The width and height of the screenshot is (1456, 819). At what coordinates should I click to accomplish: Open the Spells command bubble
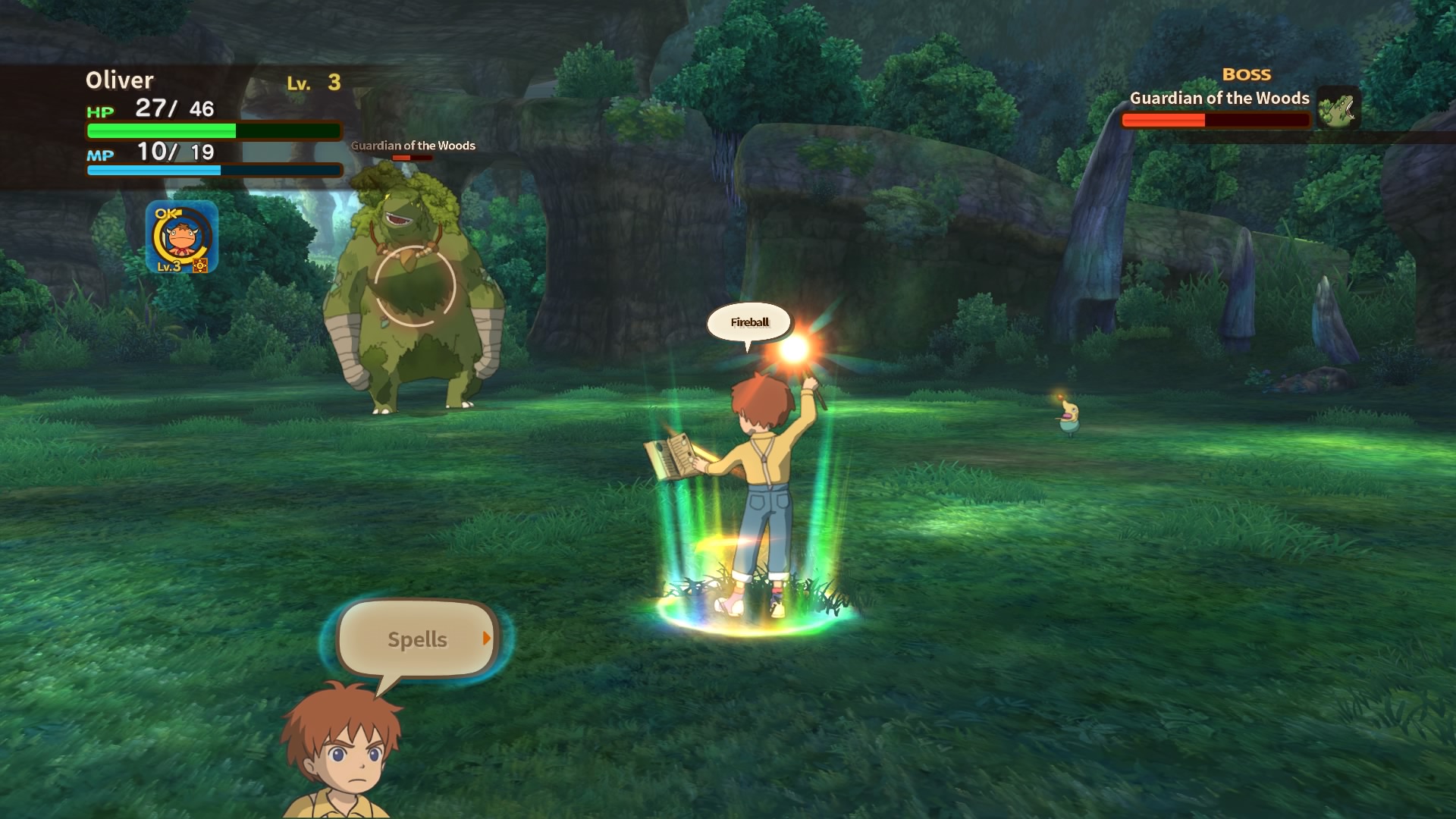(x=418, y=639)
